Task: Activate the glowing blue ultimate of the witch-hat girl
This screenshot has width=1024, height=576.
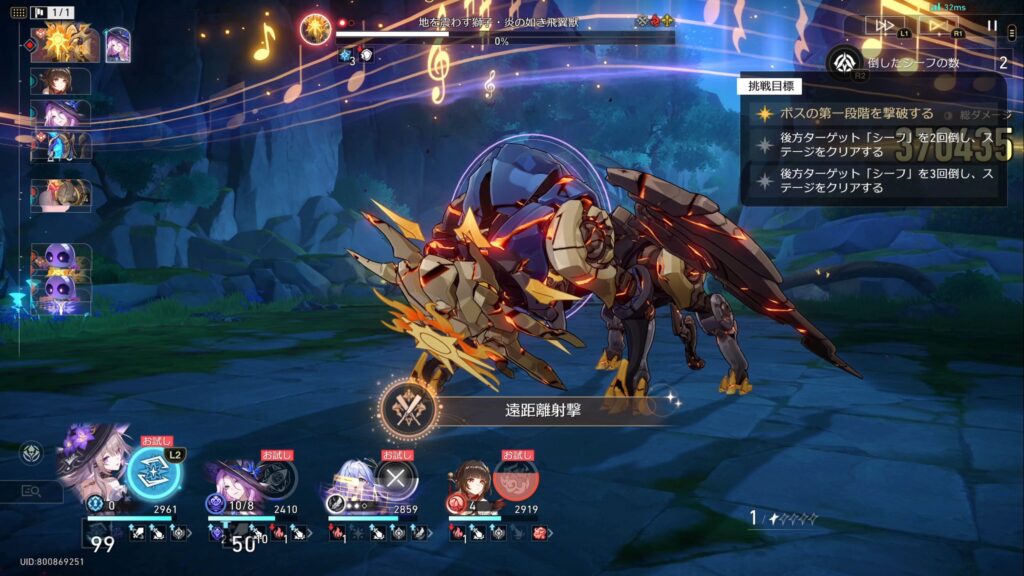Action: [154, 473]
